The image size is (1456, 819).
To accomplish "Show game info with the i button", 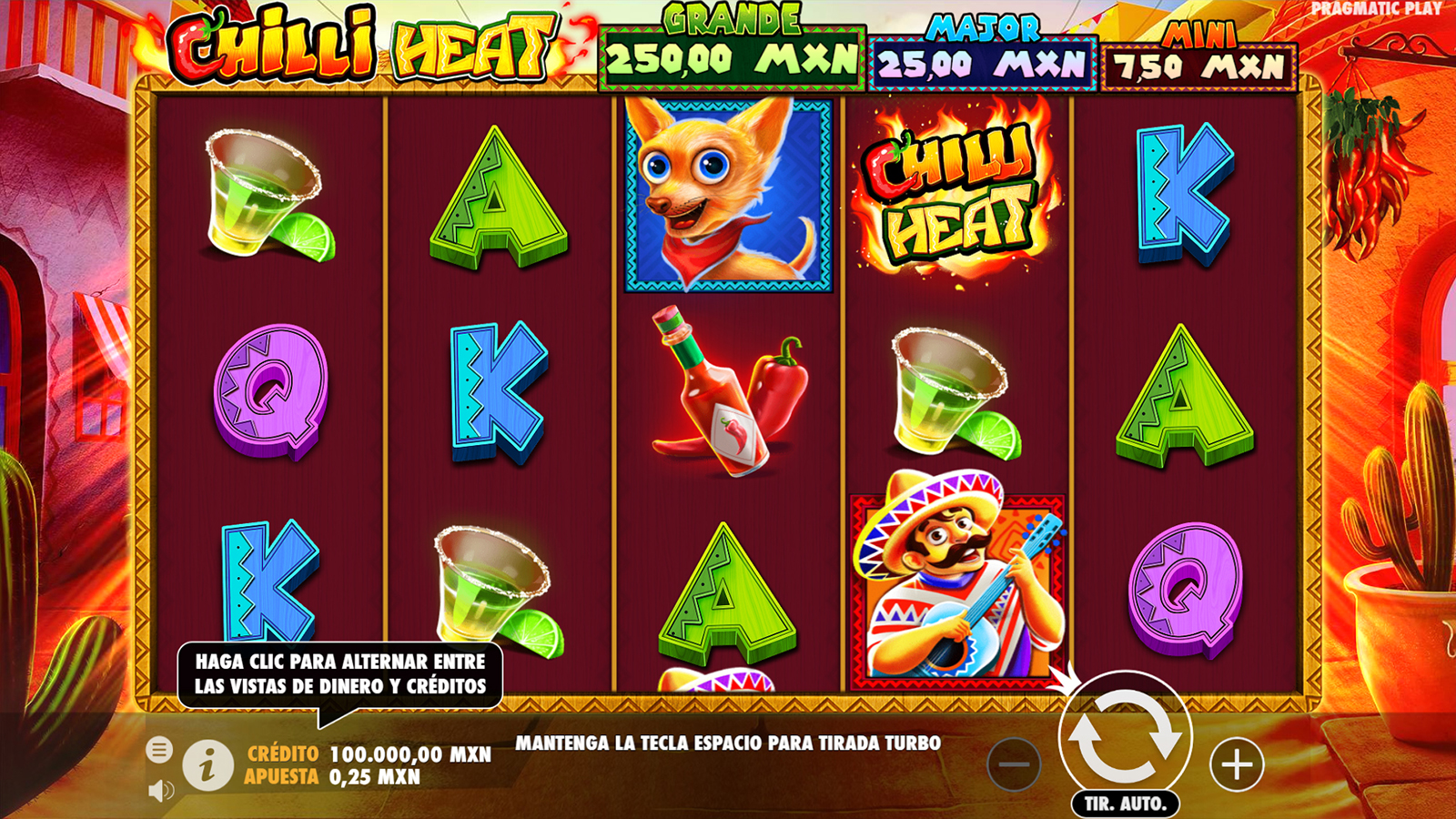I will click(x=207, y=765).
